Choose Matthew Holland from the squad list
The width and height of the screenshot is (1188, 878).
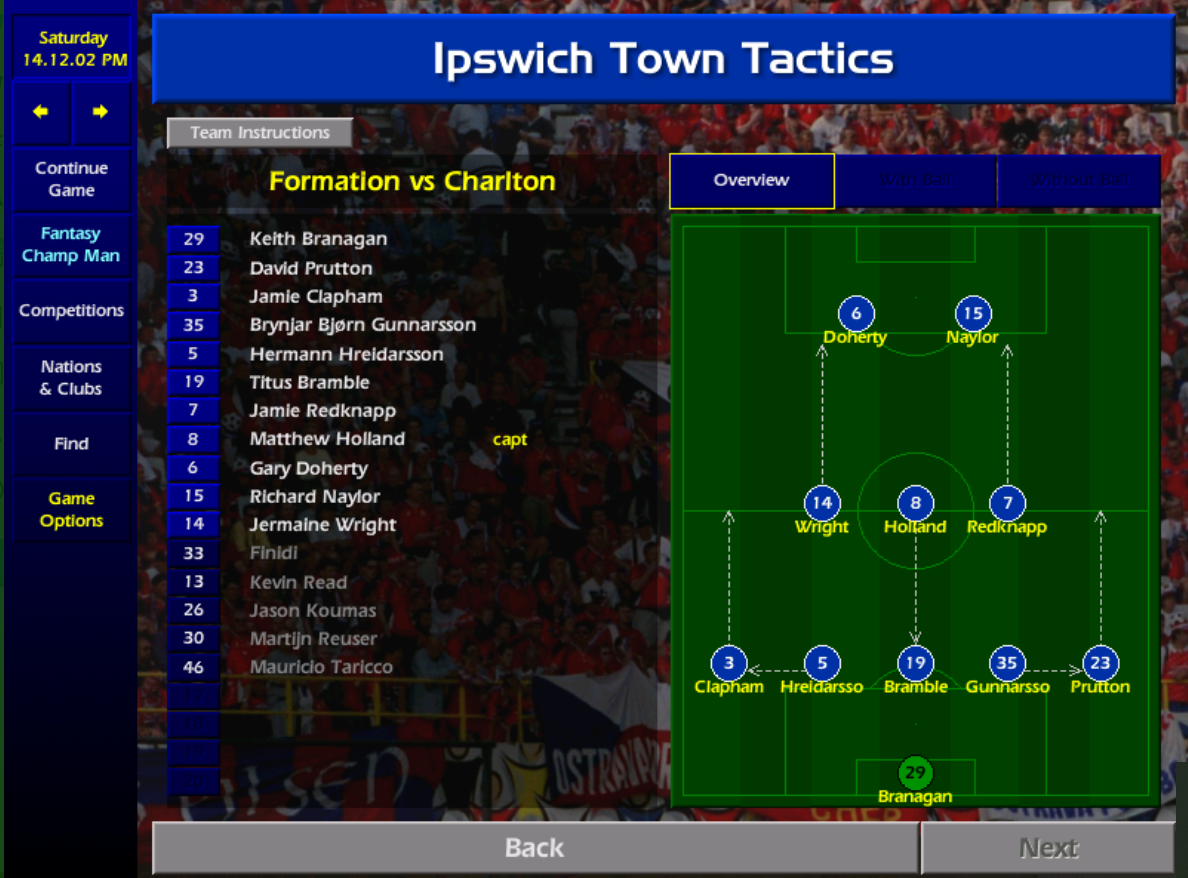327,439
